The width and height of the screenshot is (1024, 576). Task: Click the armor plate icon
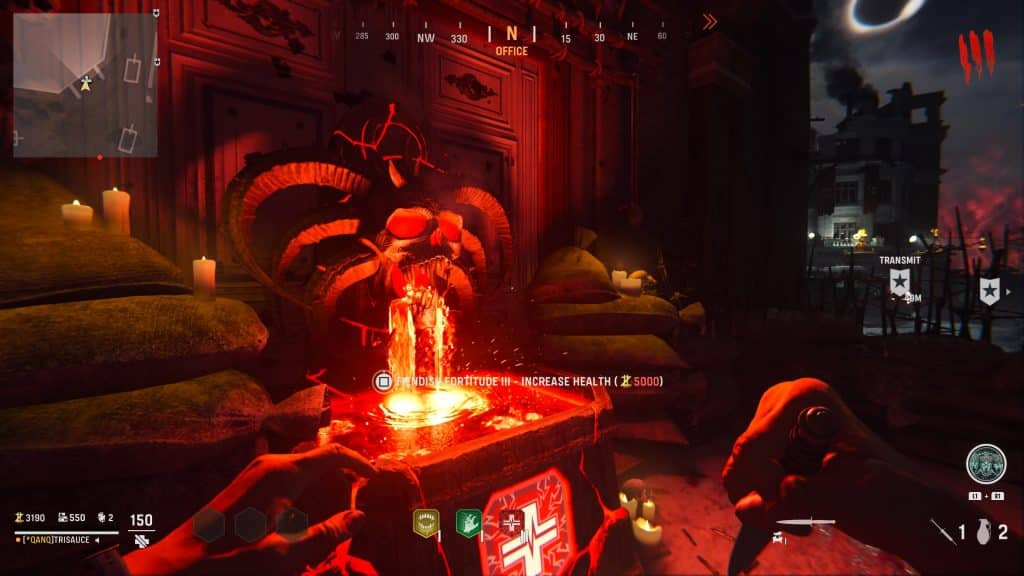click(142, 540)
